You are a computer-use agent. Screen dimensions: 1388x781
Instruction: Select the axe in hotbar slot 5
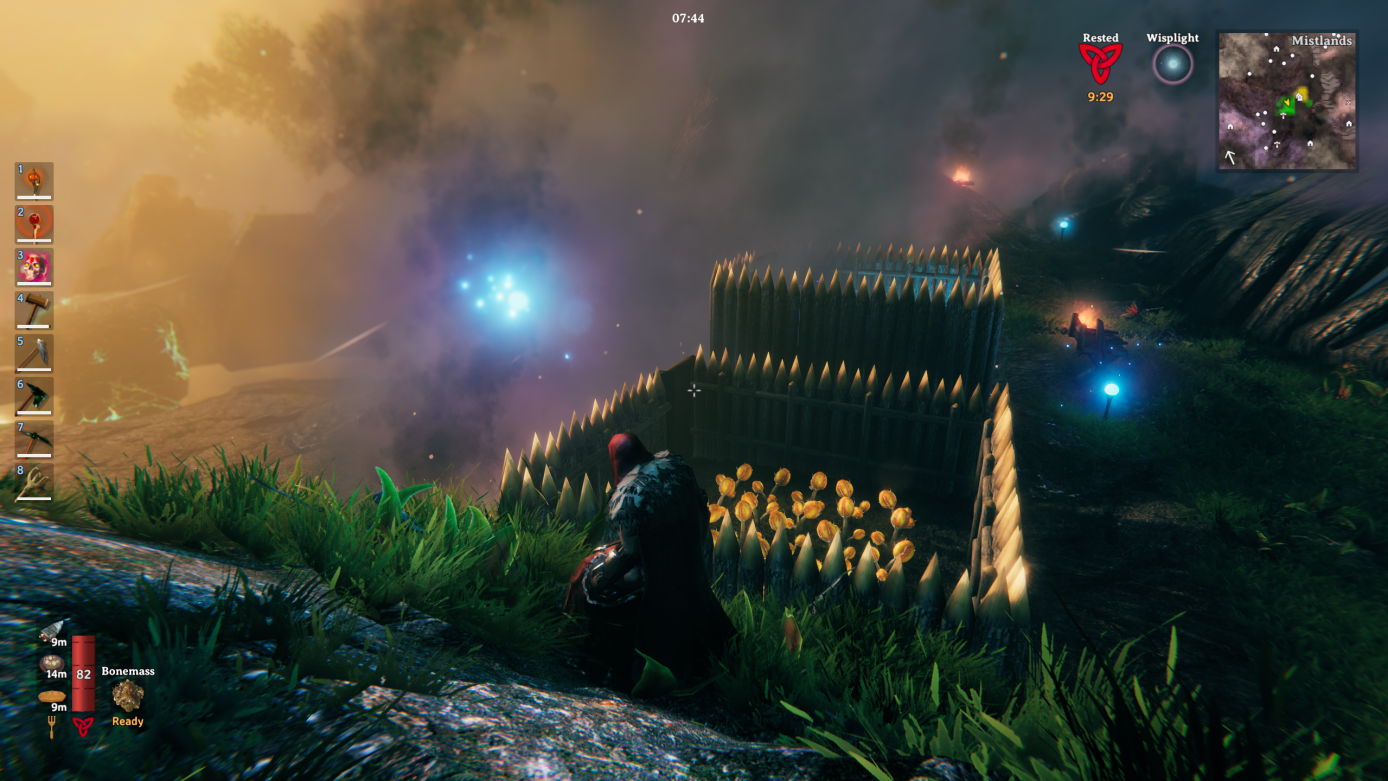click(x=33, y=355)
